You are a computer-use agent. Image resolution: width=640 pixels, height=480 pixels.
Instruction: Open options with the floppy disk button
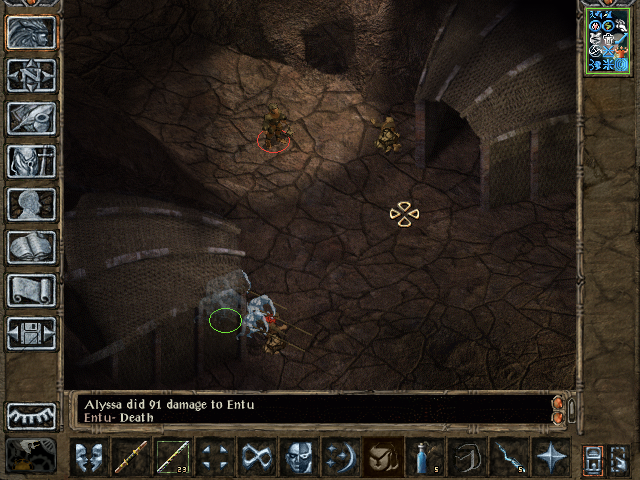tap(31, 333)
